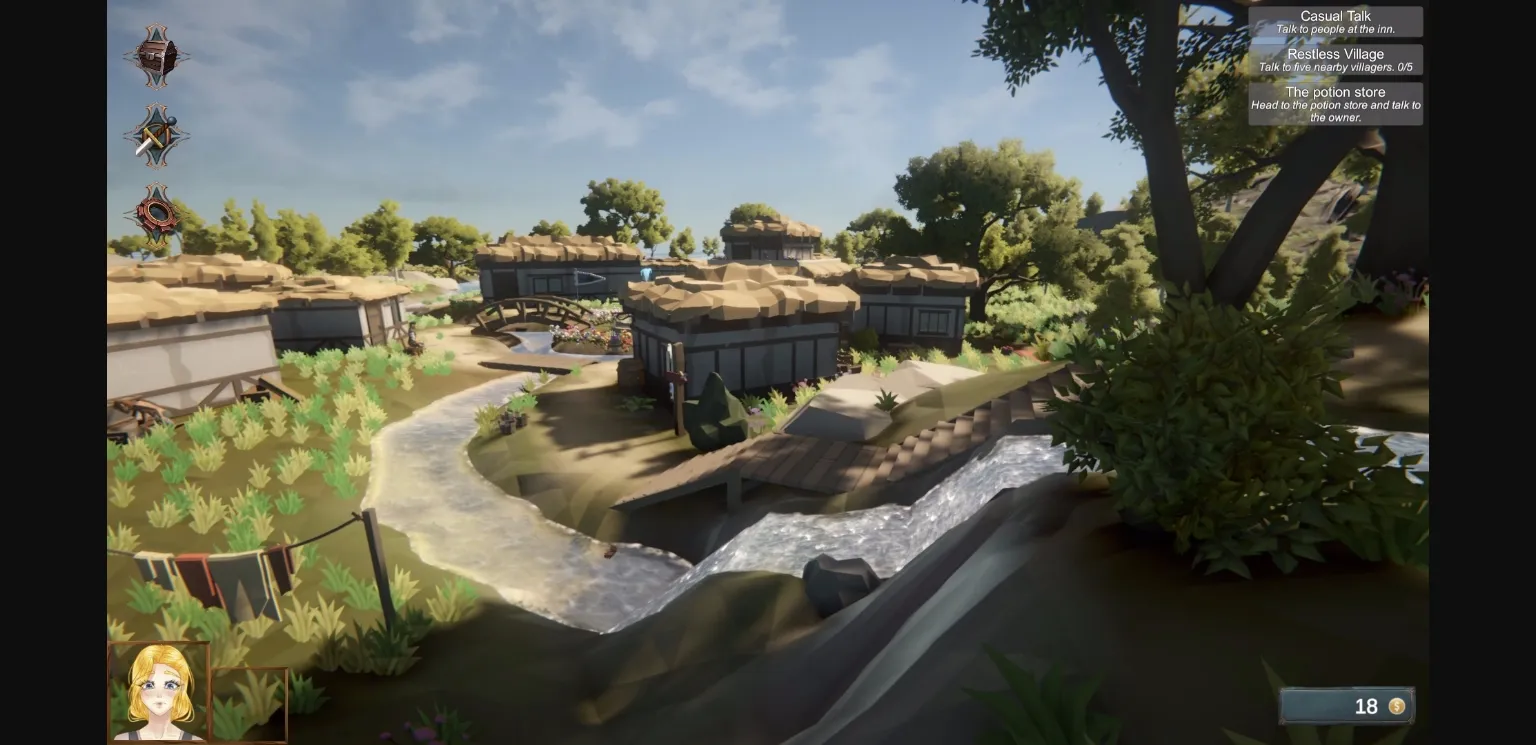This screenshot has height=745, width=1536.
Task: Select the empty item slot beside the portrait
Action: (250, 705)
